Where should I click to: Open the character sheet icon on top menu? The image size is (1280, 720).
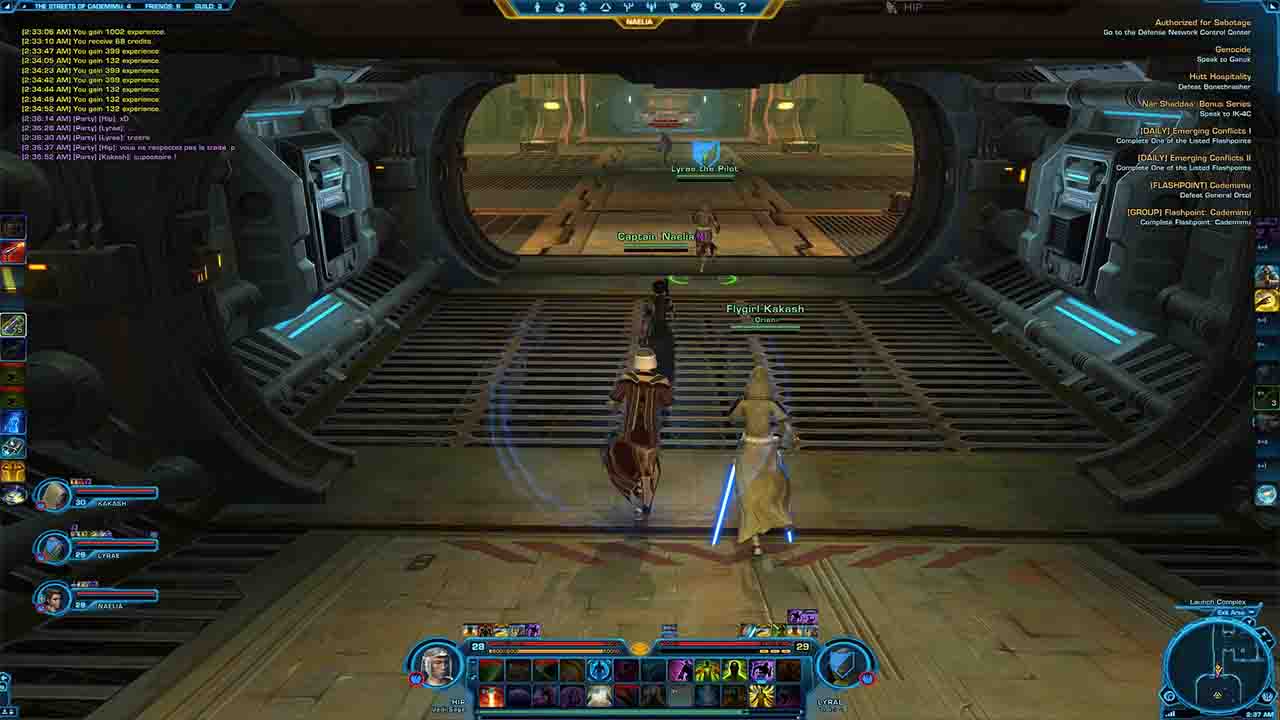pyautogui.click(x=537, y=8)
